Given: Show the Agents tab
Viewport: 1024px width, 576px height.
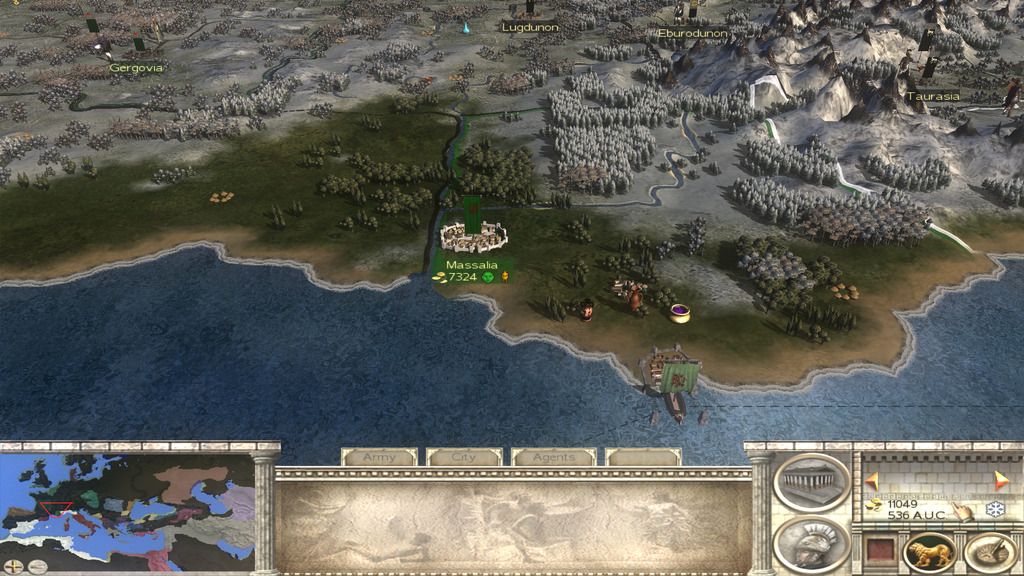Looking at the screenshot, I should coord(553,457).
